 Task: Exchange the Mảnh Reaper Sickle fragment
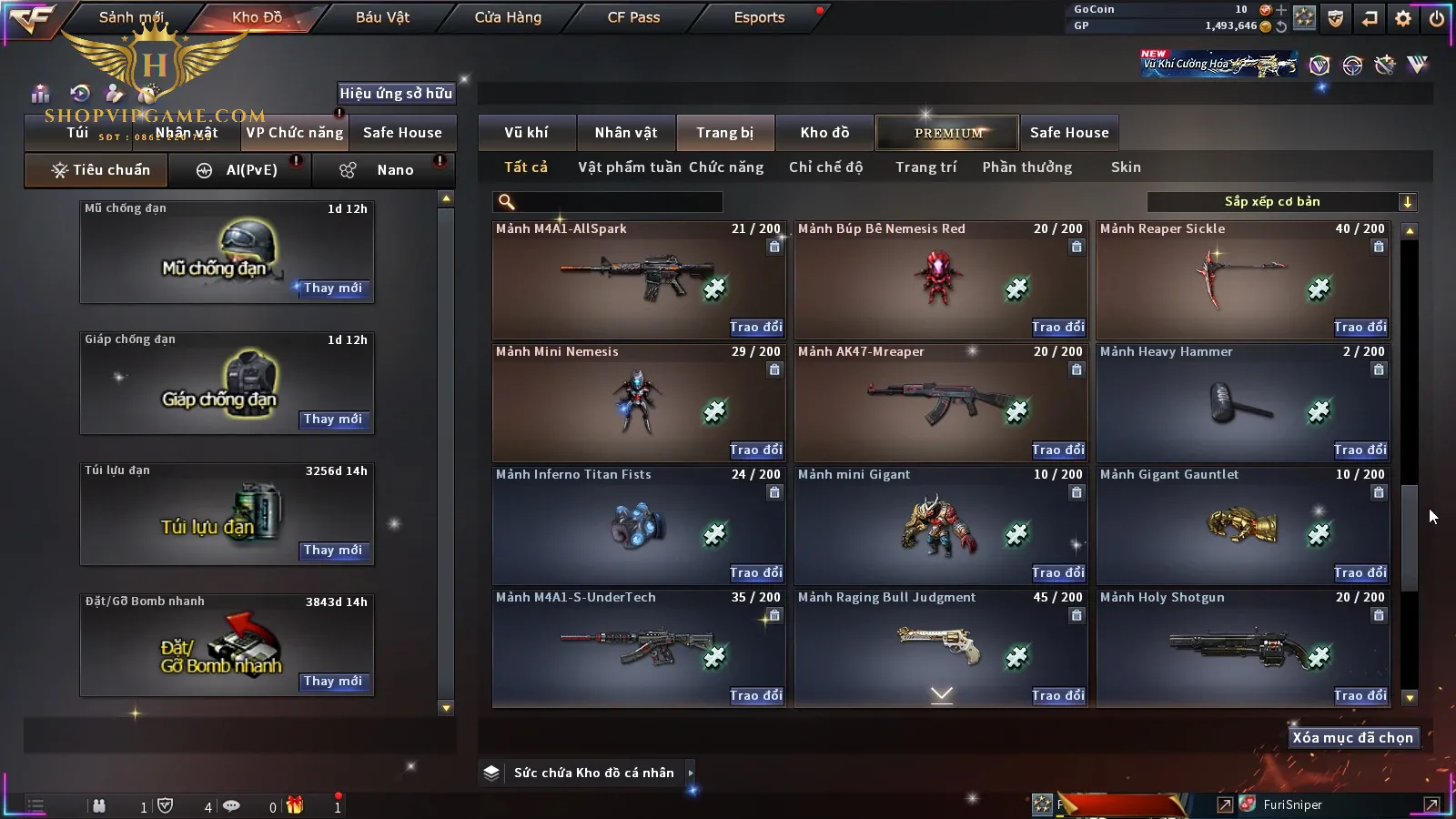tap(1360, 328)
